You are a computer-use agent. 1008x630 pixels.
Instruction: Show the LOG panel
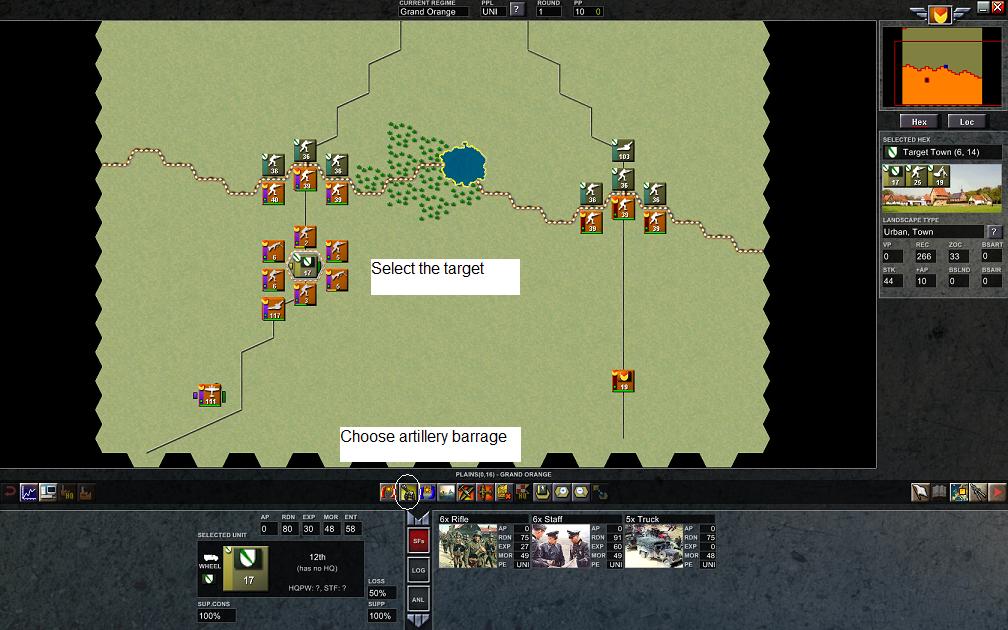click(419, 570)
